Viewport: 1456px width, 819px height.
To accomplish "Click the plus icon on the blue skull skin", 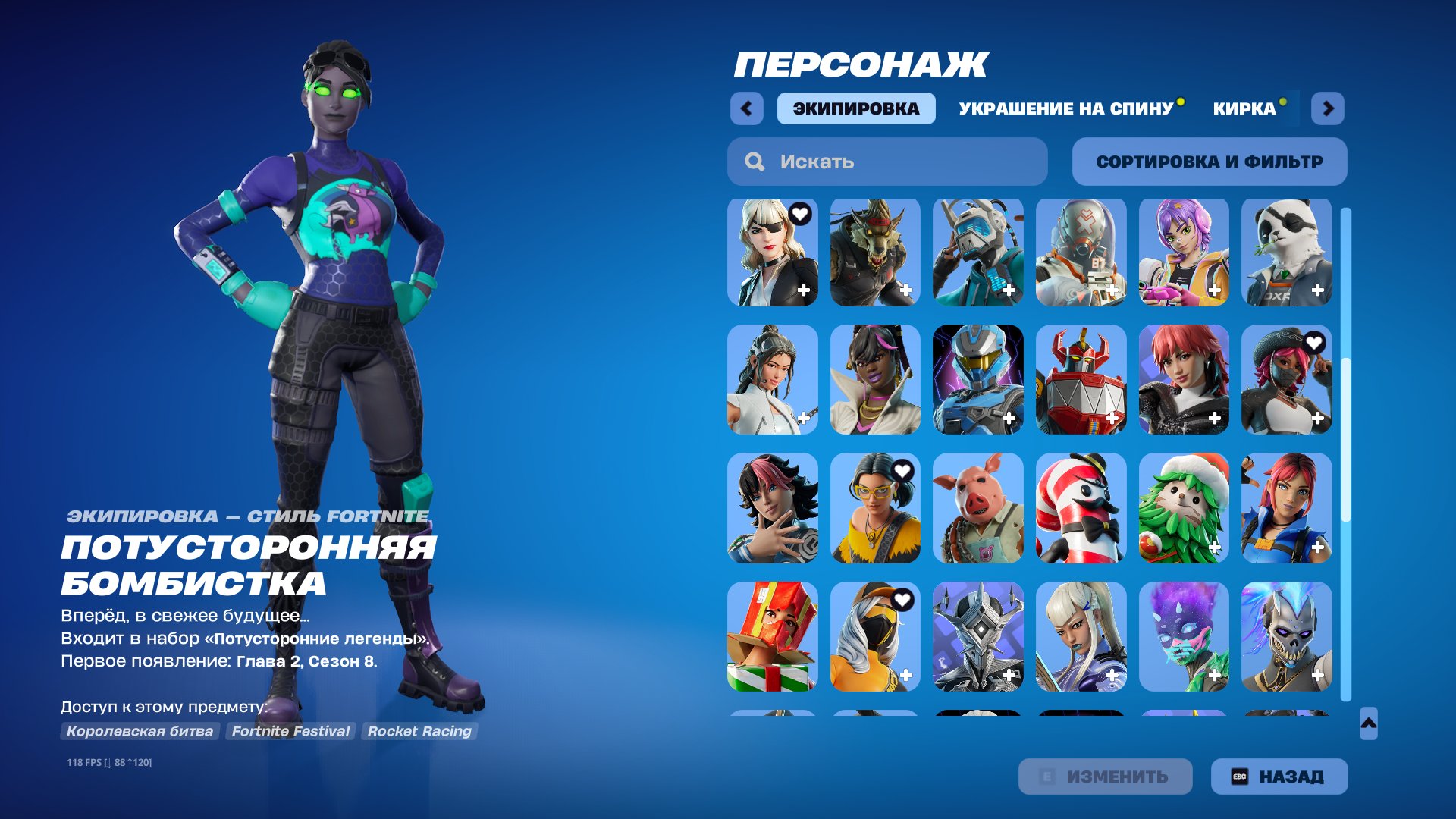I will [1319, 674].
